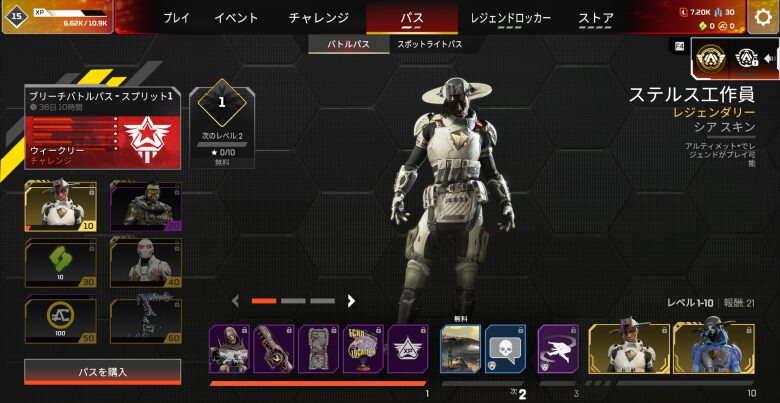Select the level 10 legend skin reward tile
This screenshot has height=403, width=780.
[x=60, y=207]
